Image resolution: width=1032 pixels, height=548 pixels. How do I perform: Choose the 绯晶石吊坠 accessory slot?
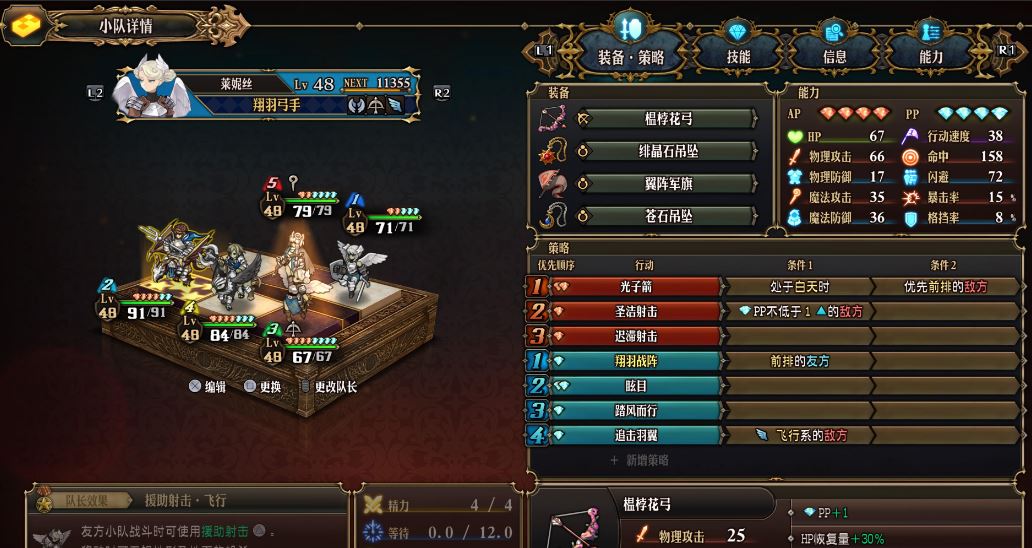(667, 151)
